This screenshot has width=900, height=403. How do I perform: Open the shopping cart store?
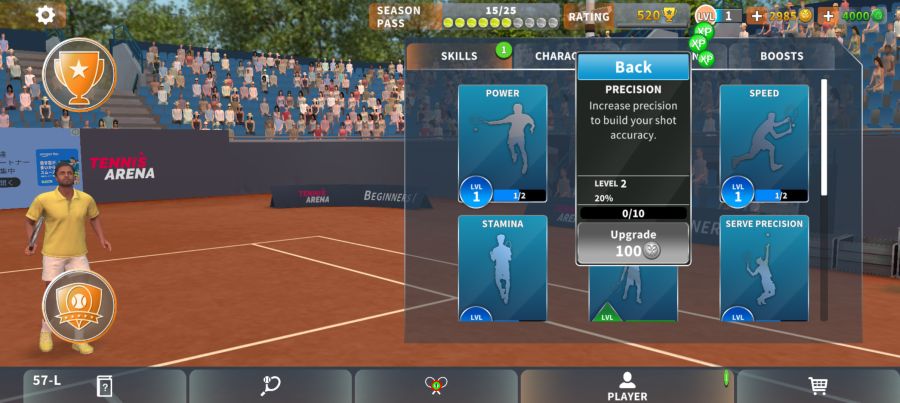(817, 386)
